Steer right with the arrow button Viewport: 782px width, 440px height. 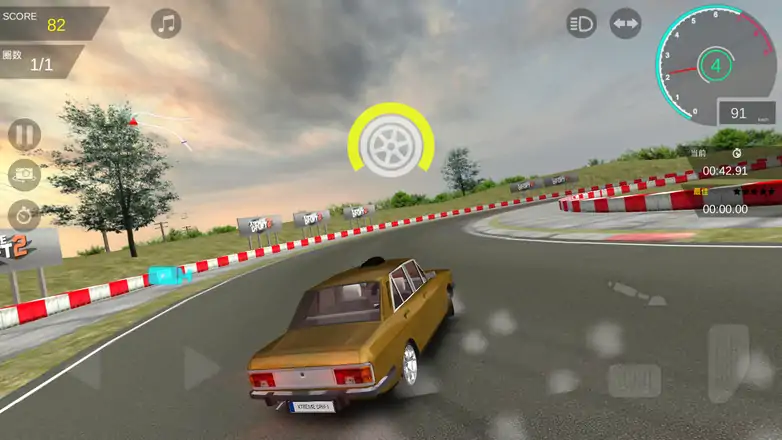pos(201,369)
